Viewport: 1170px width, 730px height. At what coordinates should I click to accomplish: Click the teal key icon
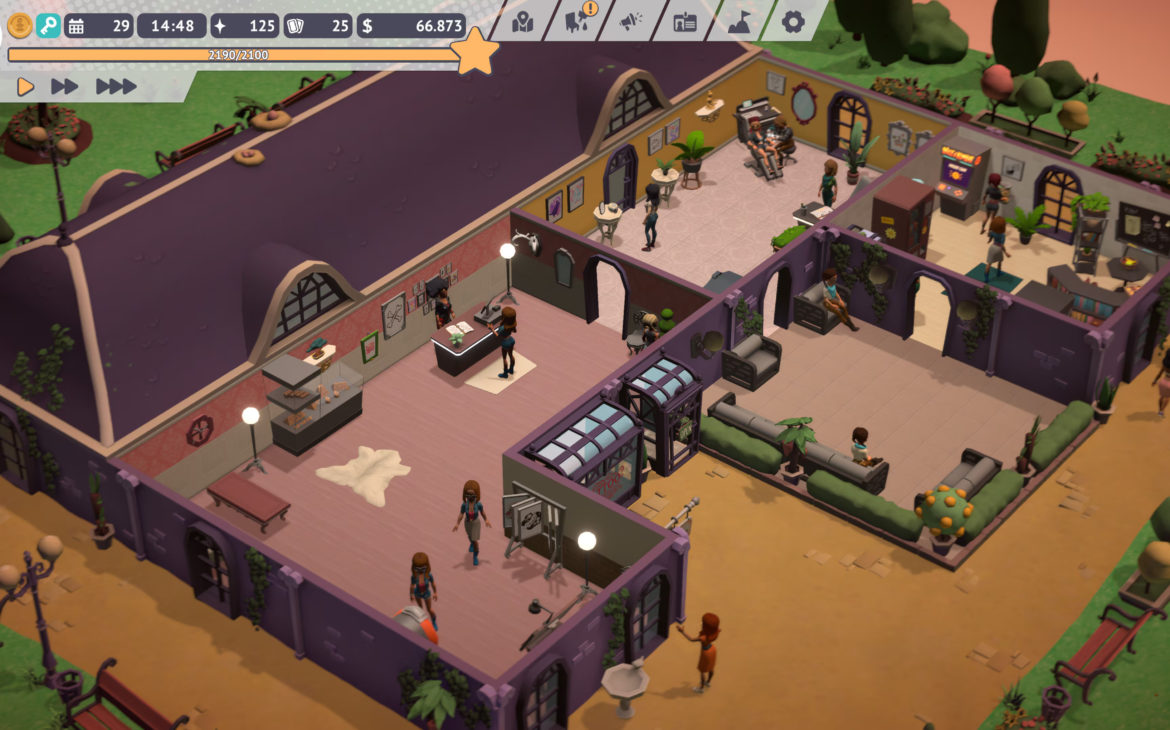click(48, 25)
